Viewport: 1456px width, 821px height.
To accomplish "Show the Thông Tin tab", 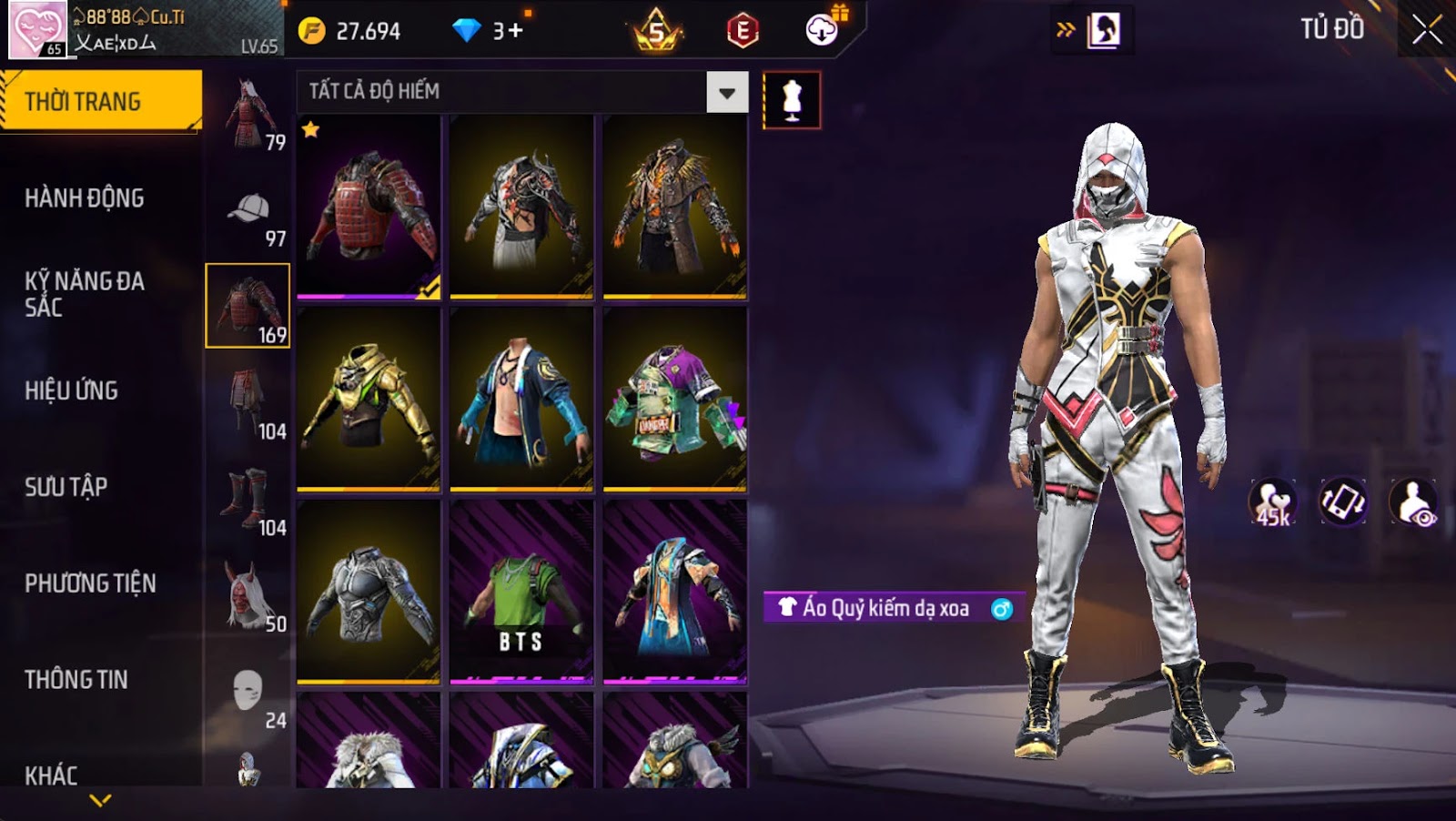I will (76, 680).
